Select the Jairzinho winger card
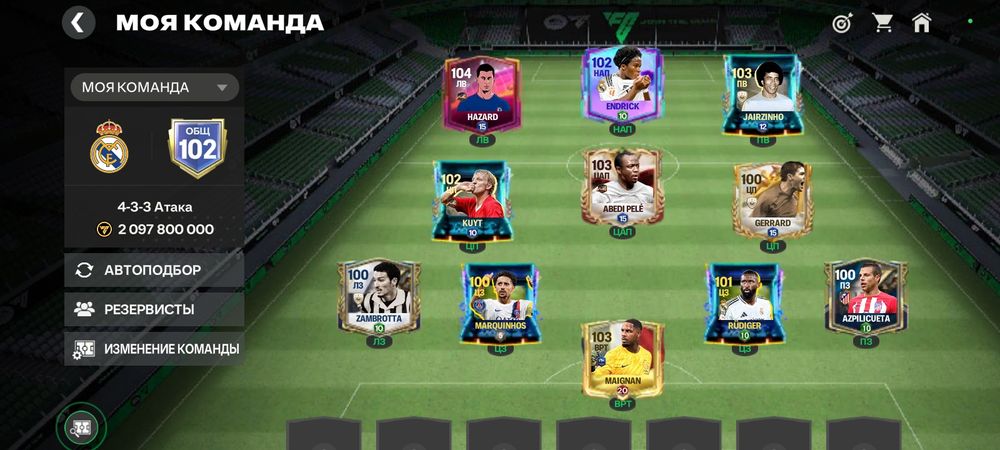Image resolution: width=1000 pixels, height=450 pixels. pos(762,95)
